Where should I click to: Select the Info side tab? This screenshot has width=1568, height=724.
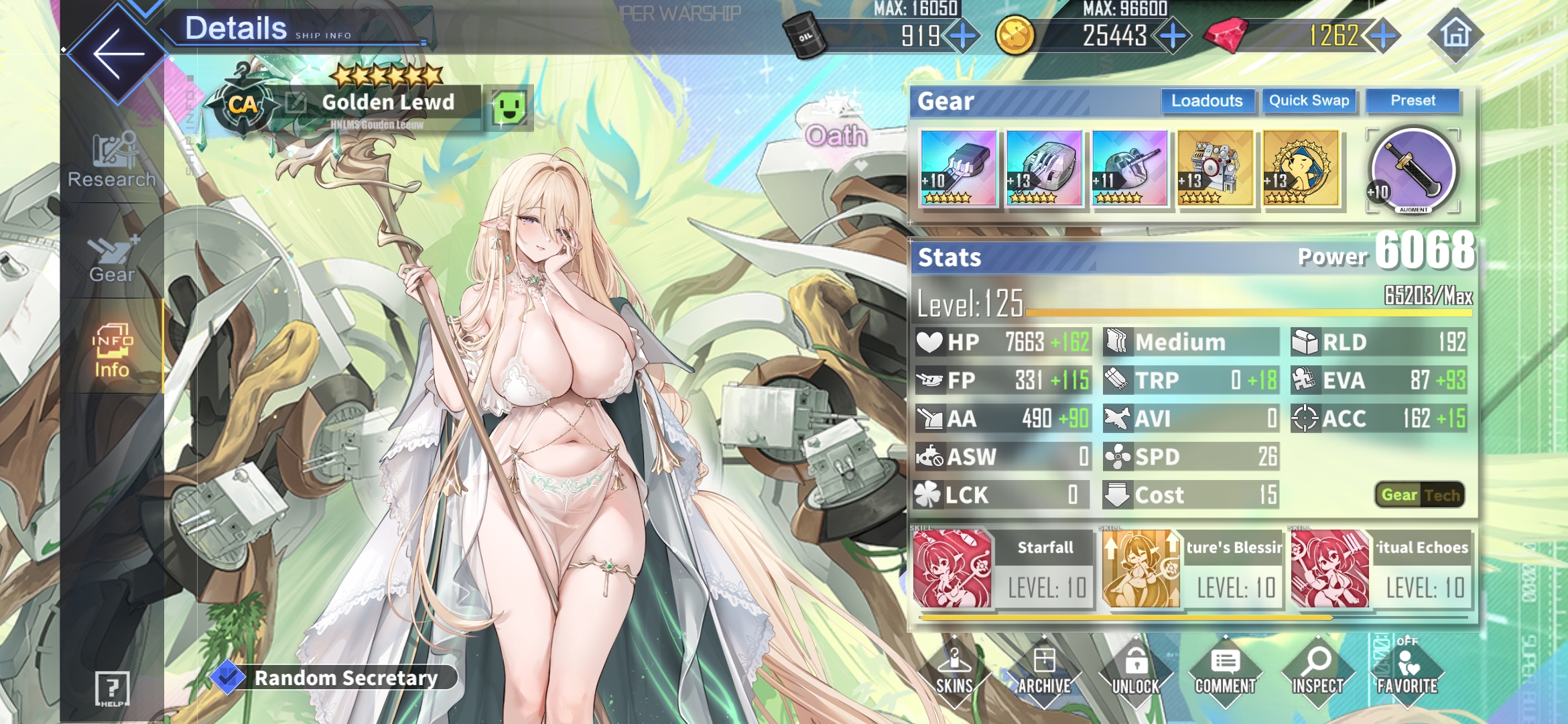112,352
